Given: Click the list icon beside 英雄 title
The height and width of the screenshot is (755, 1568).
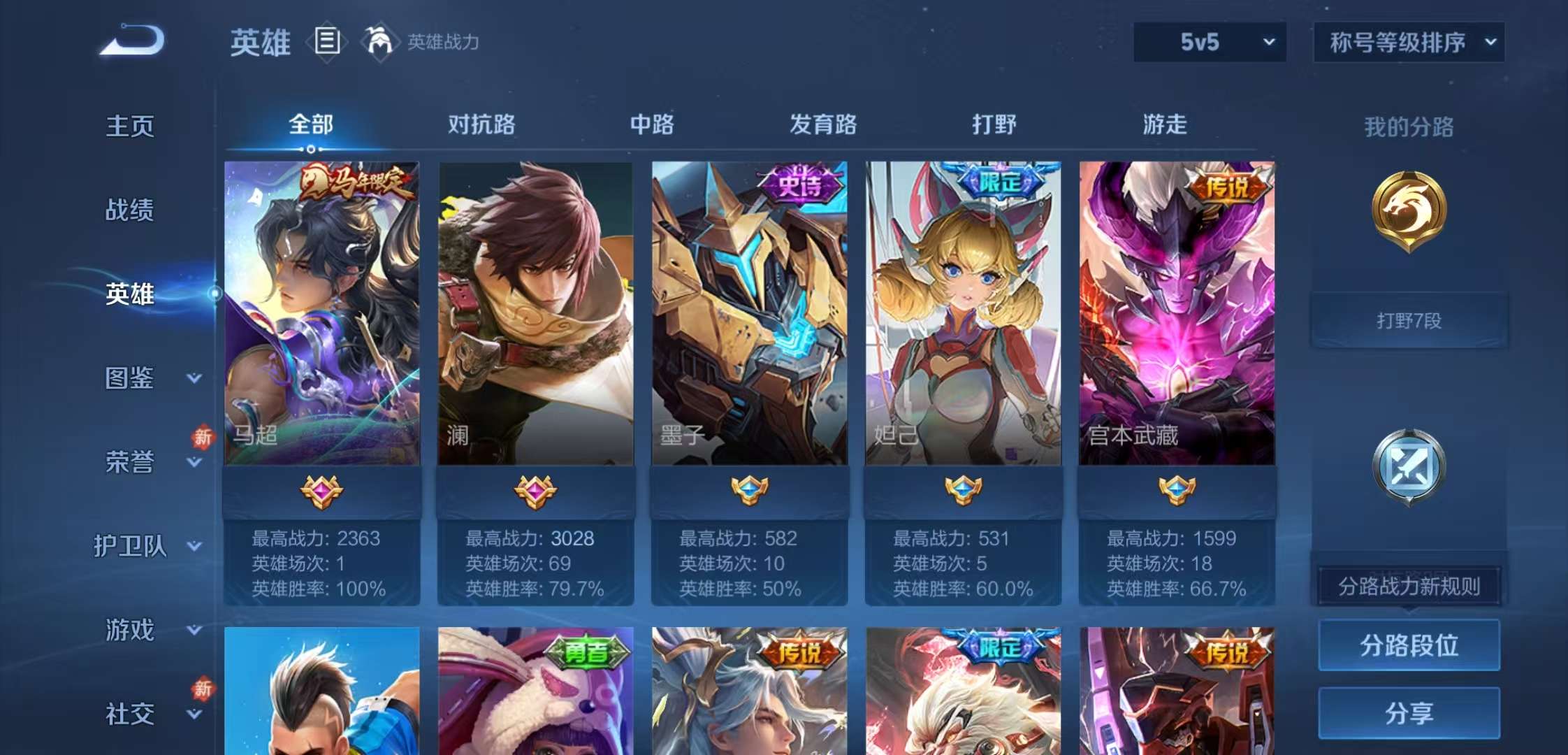Looking at the screenshot, I should 326,42.
